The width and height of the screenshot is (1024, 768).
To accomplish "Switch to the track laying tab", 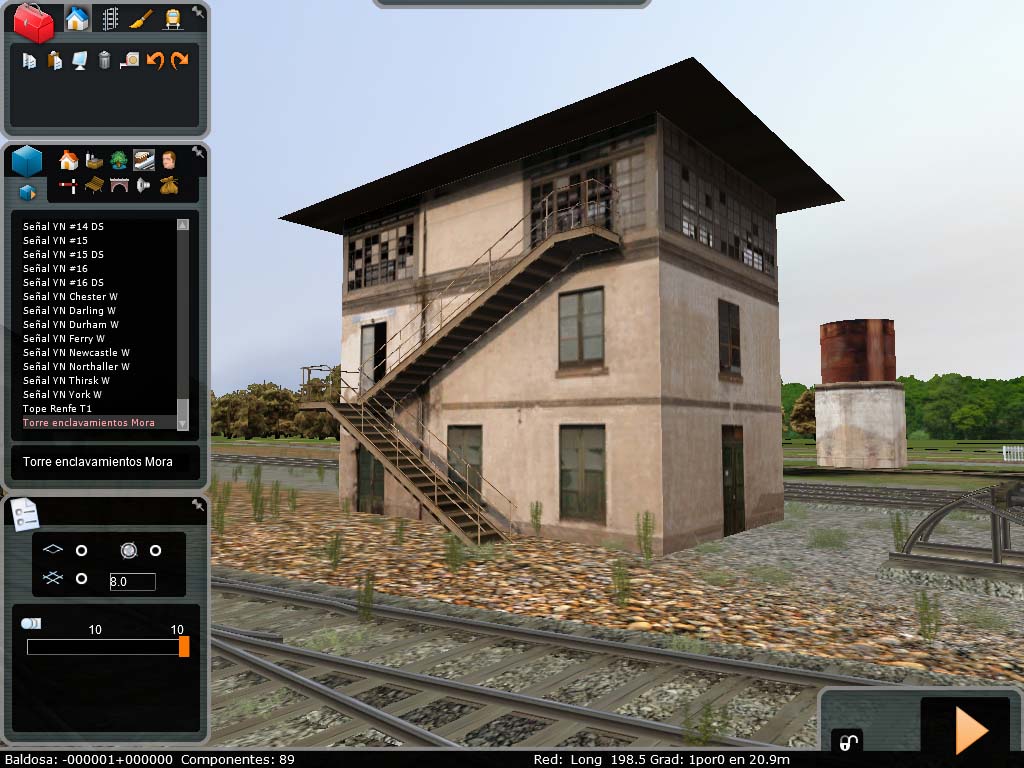I will pyautogui.click(x=109, y=19).
